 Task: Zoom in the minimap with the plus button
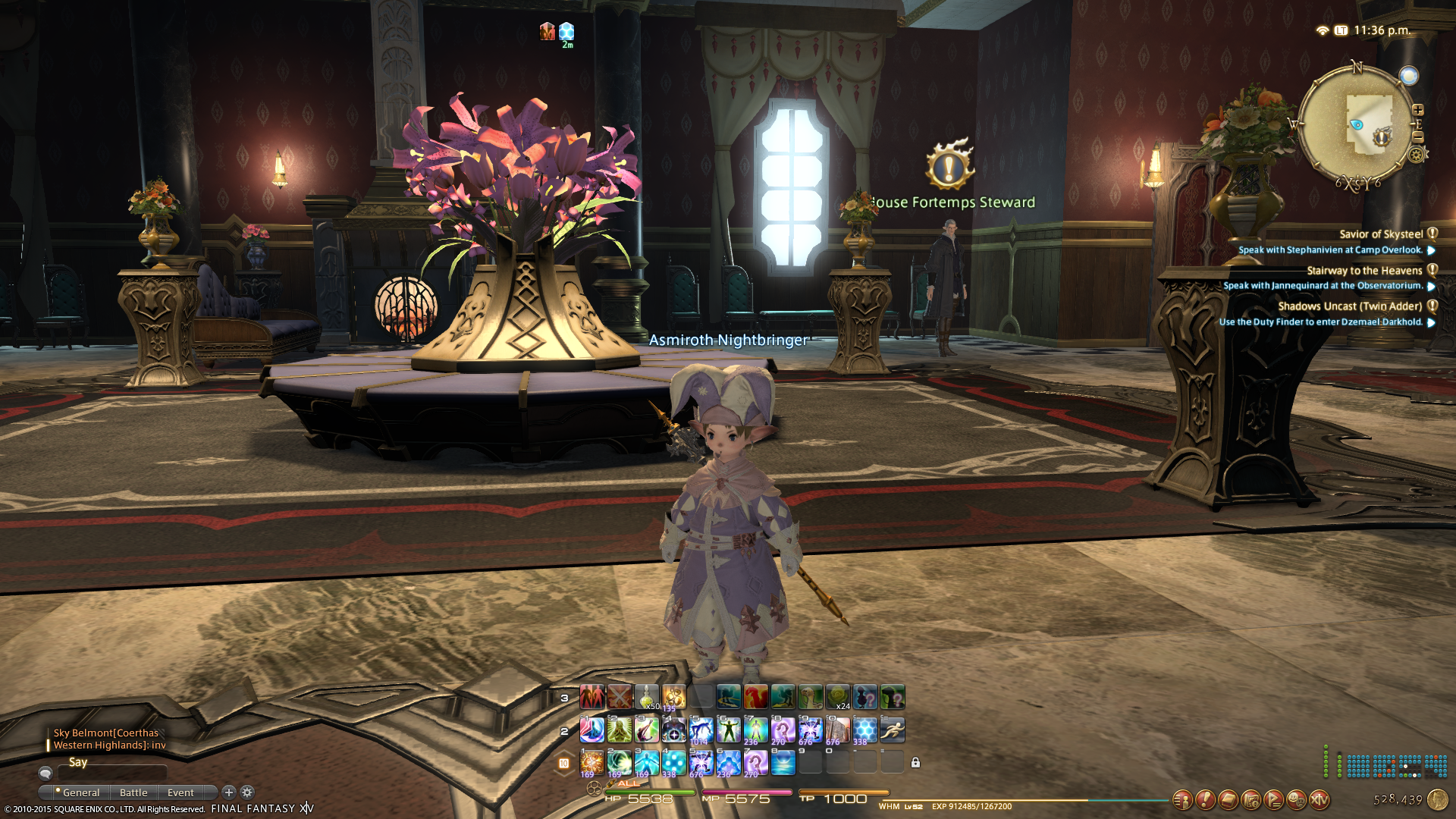1417,111
